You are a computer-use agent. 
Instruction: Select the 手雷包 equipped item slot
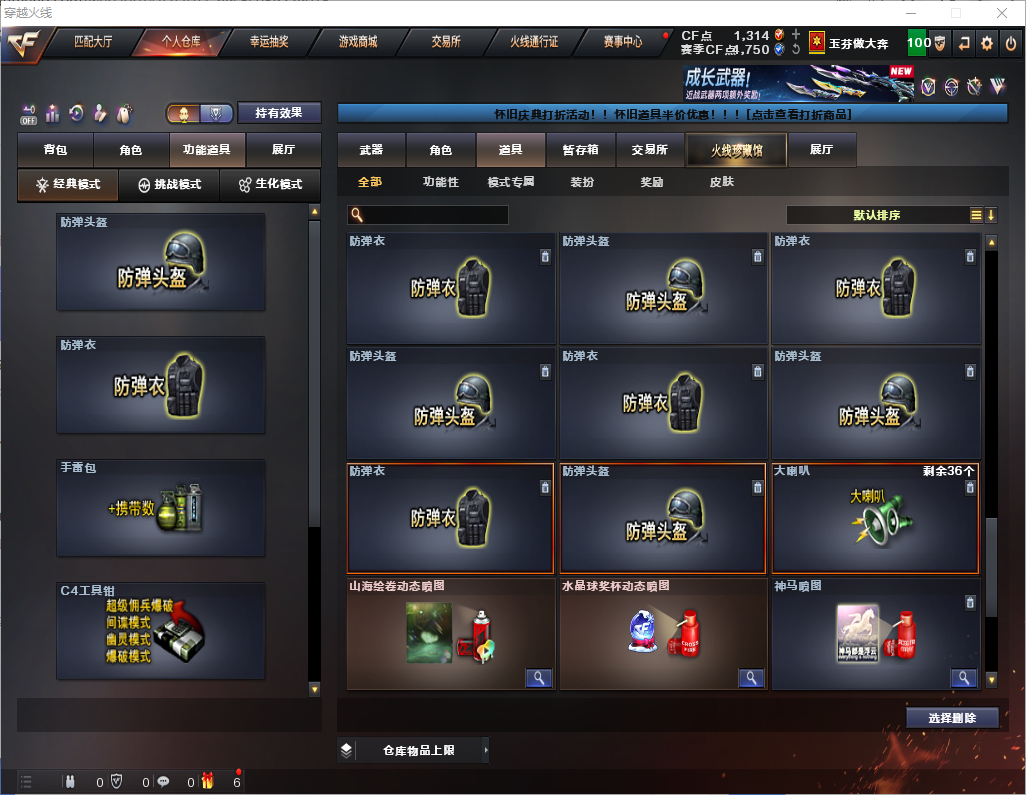tap(161, 508)
